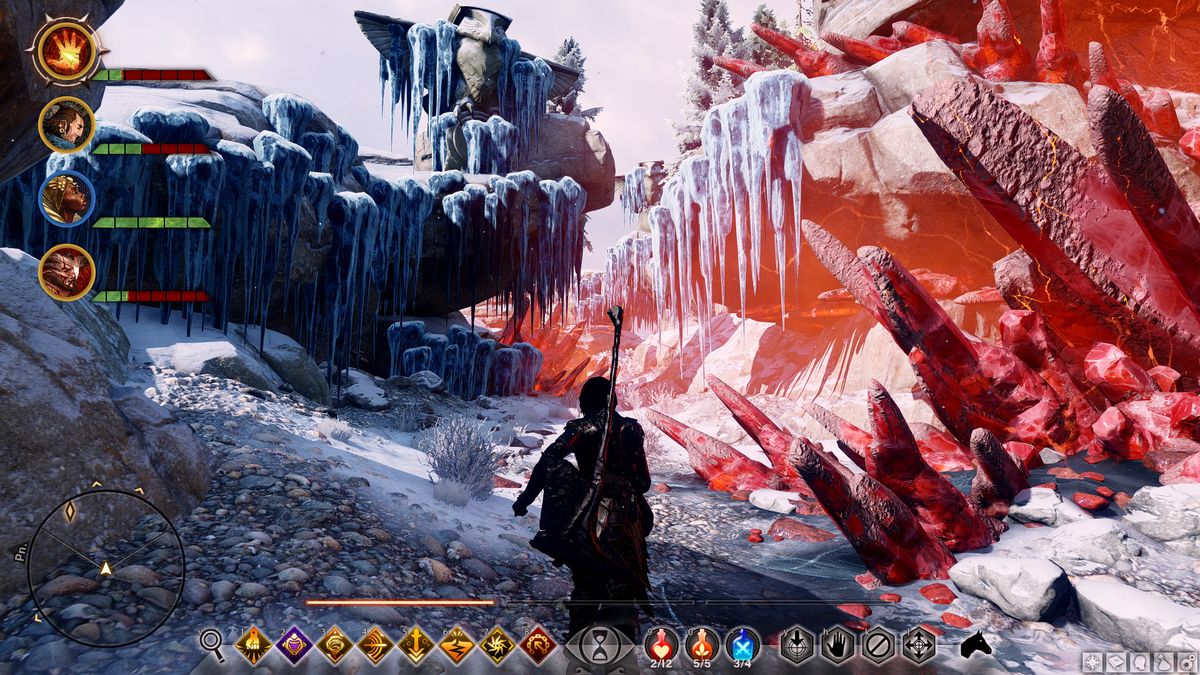1200x675 pixels.
Task: Select the Inquisitor's glowing hand portrait
Action: tap(66, 49)
